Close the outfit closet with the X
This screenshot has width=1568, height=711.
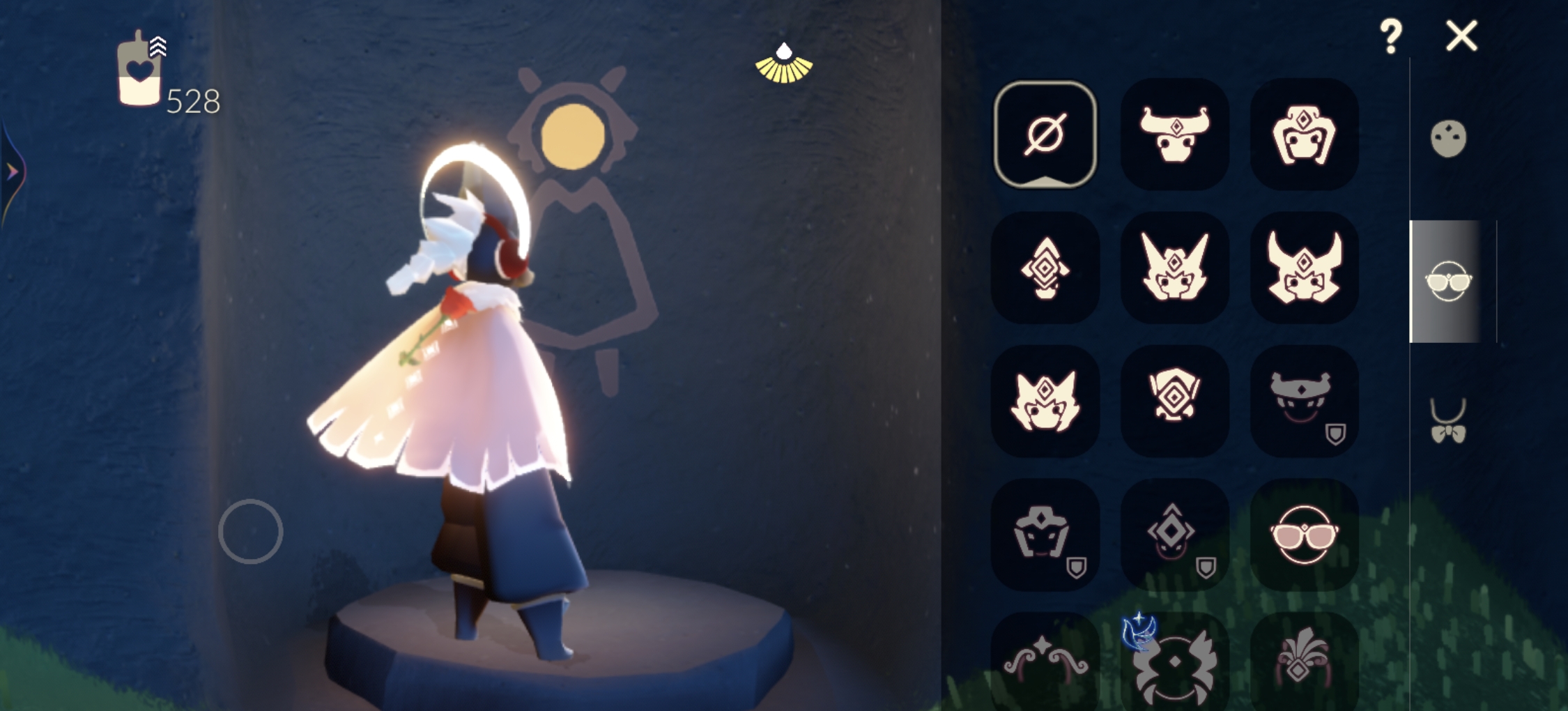click(x=1461, y=36)
